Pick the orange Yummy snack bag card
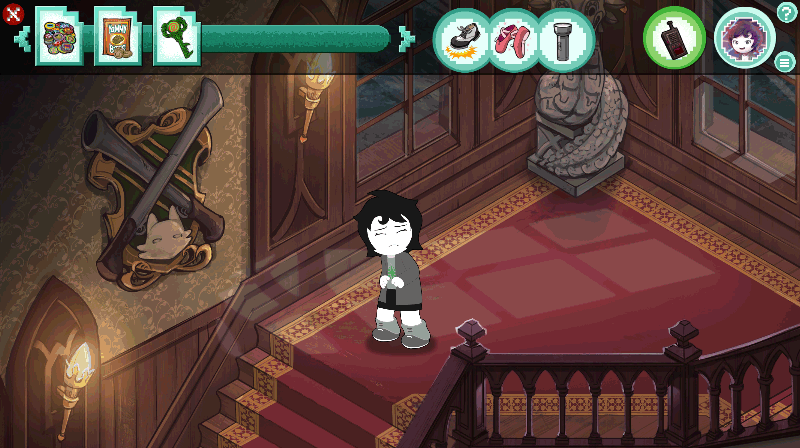 tap(117, 37)
